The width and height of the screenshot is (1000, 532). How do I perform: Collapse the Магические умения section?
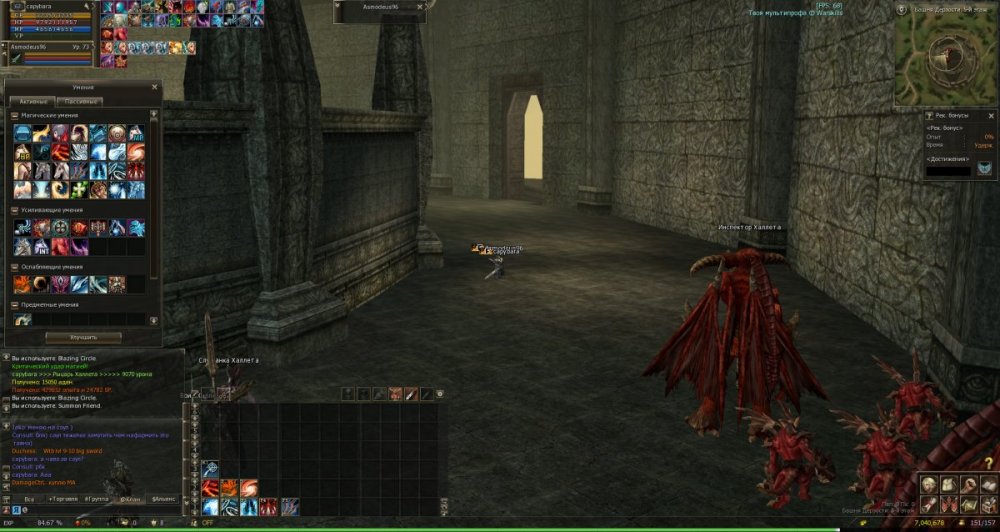pyautogui.click(x=15, y=116)
